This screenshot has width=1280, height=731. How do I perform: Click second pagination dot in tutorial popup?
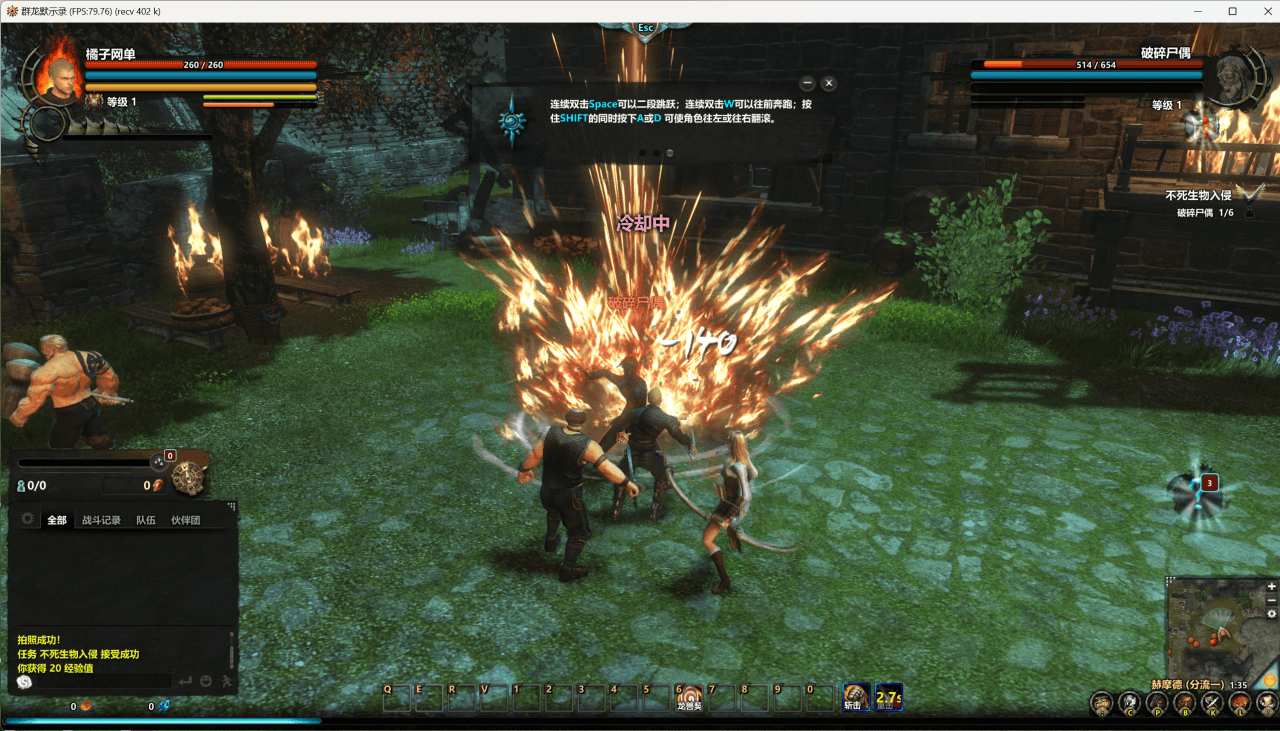coord(658,152)
